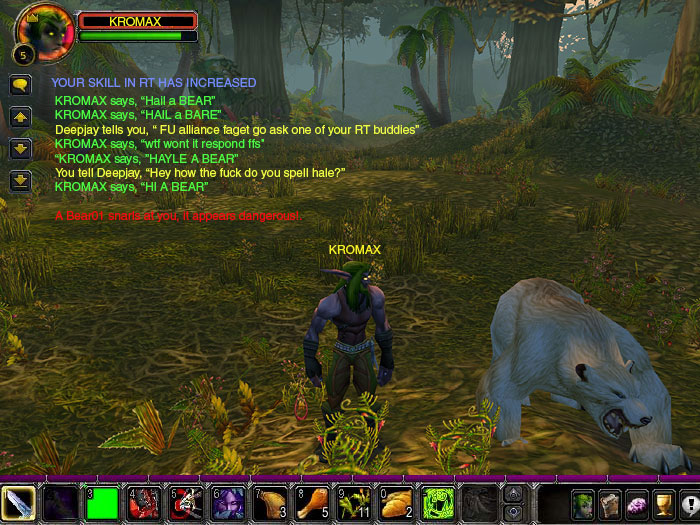Open the chat speech bubble menu
This screenshot has width=700, height=525.
click(x=19, y=85)
